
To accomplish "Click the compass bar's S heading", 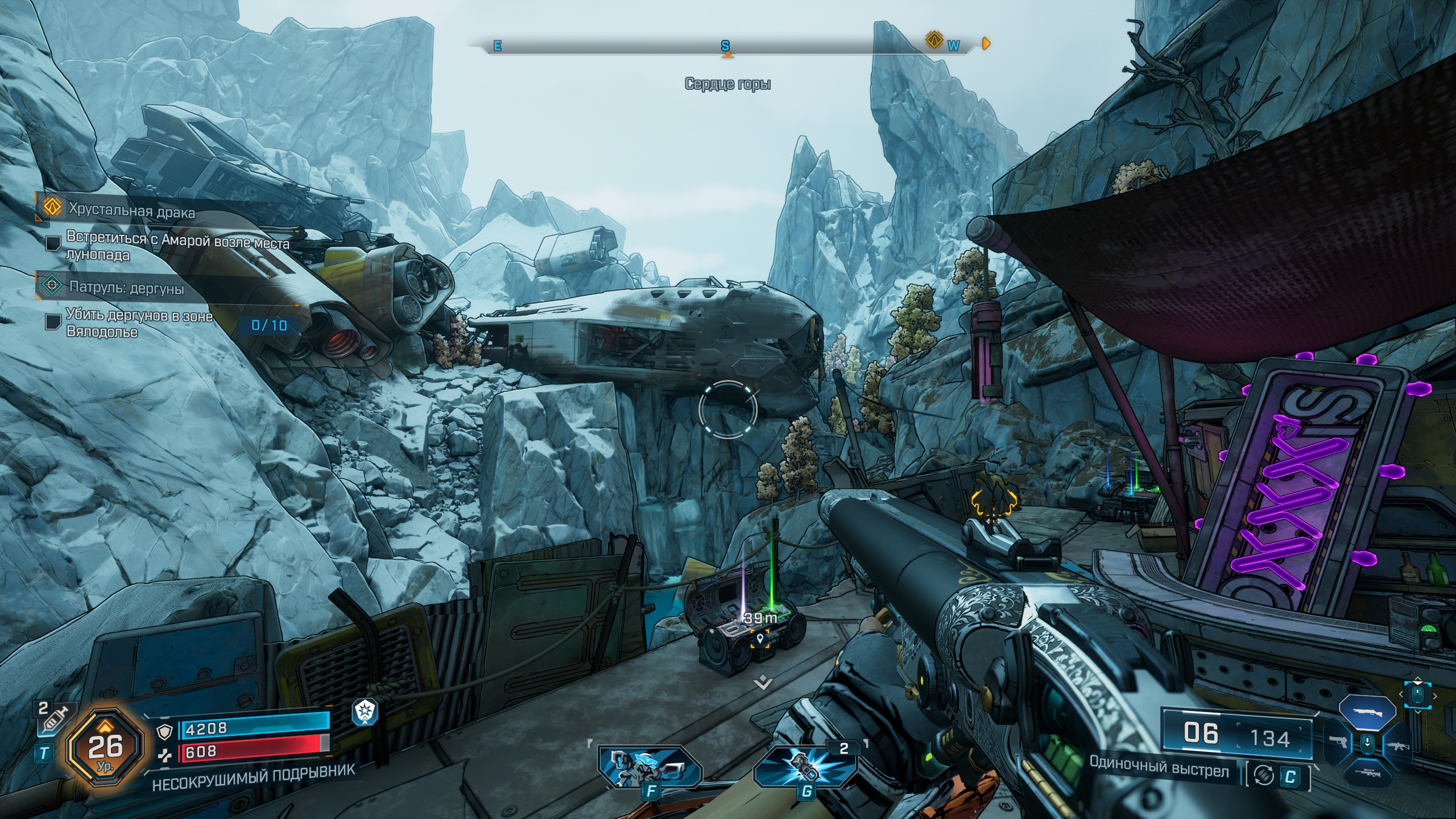I will coord(725,45).
